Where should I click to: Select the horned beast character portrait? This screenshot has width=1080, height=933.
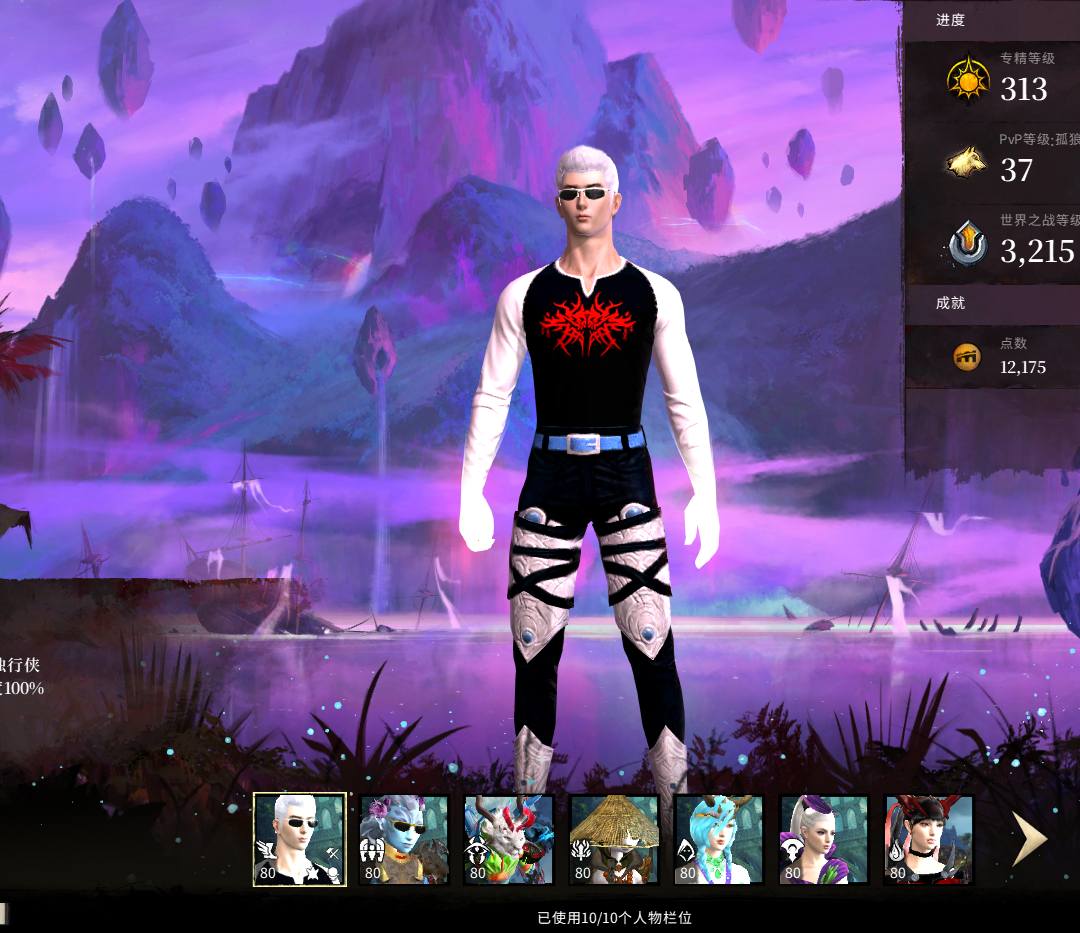[508, 839]
